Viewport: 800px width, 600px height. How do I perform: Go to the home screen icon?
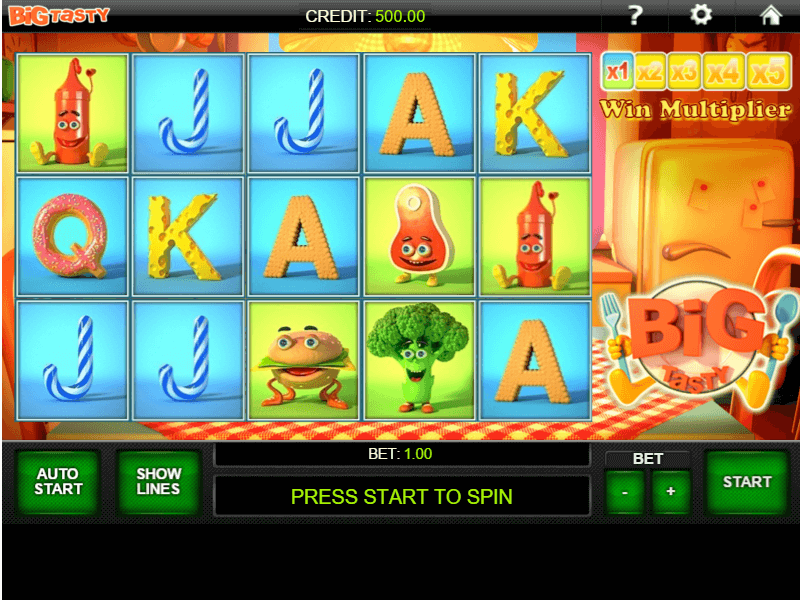tap(770, 15)
